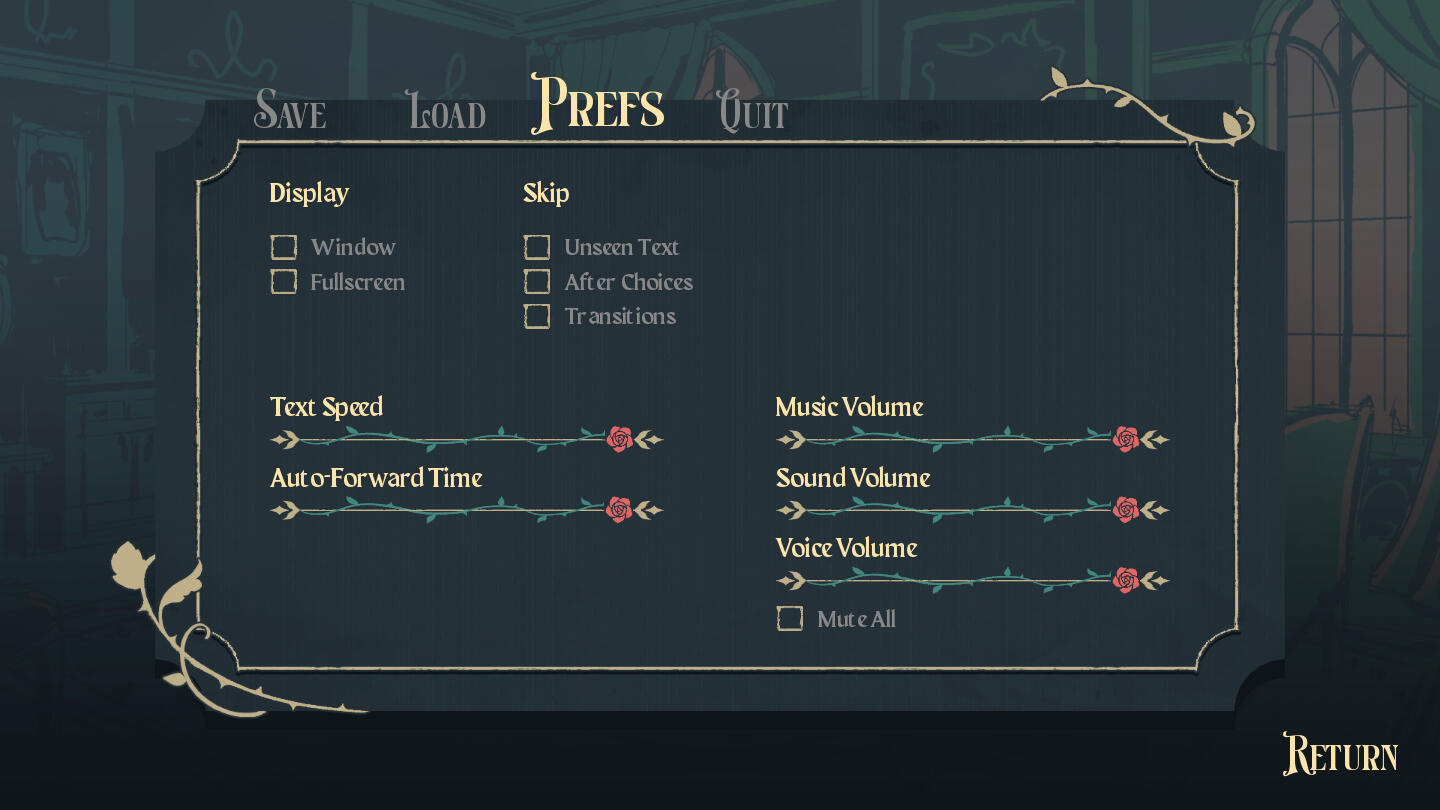The width and height of the screenshot is (1440, 810).
Task: Adjust the Auto-Forward Time slider
Action: tap(467, 510)
